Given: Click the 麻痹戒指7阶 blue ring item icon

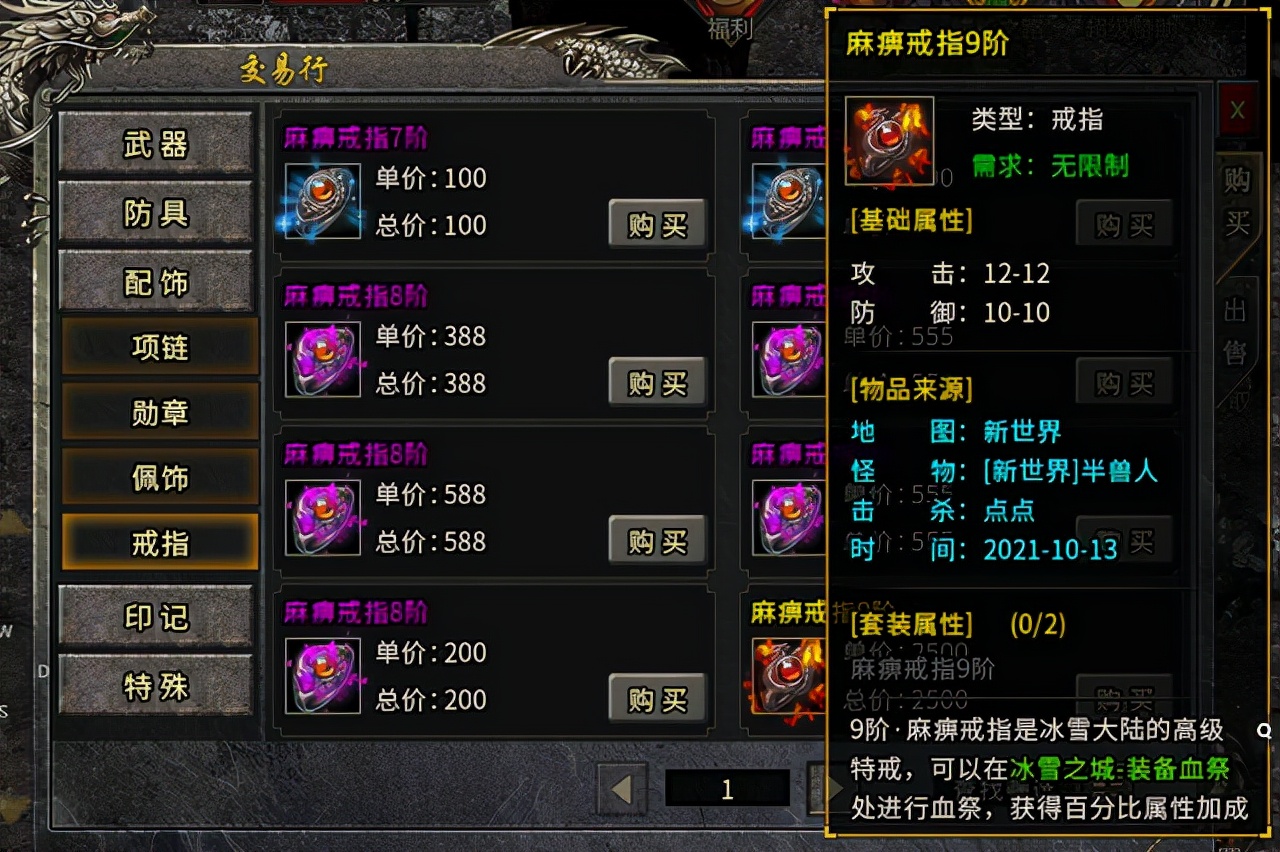Looking at the screenshot, I should (320, 200).
